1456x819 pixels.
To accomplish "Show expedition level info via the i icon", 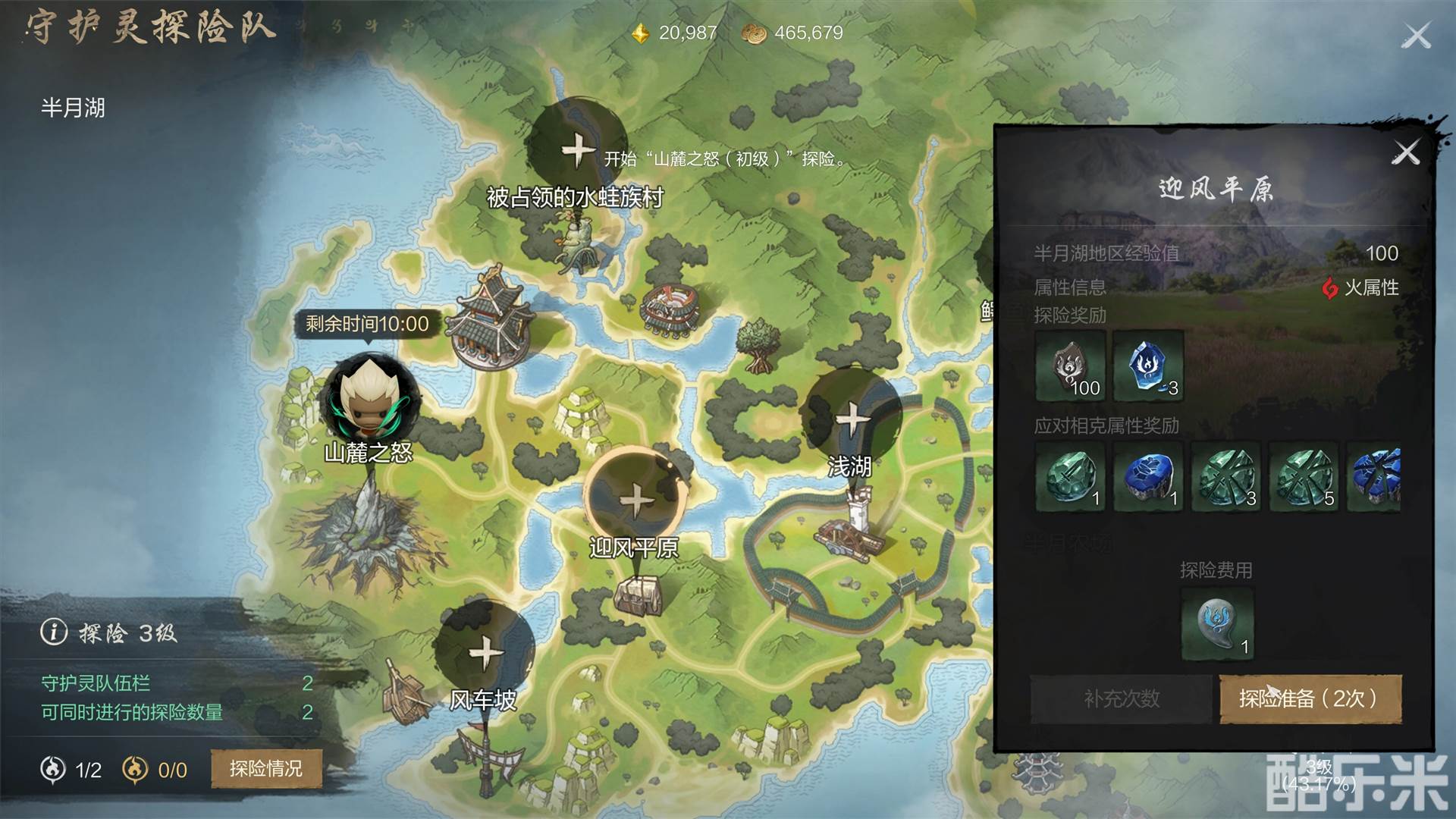I will click(x=54, y=632).
